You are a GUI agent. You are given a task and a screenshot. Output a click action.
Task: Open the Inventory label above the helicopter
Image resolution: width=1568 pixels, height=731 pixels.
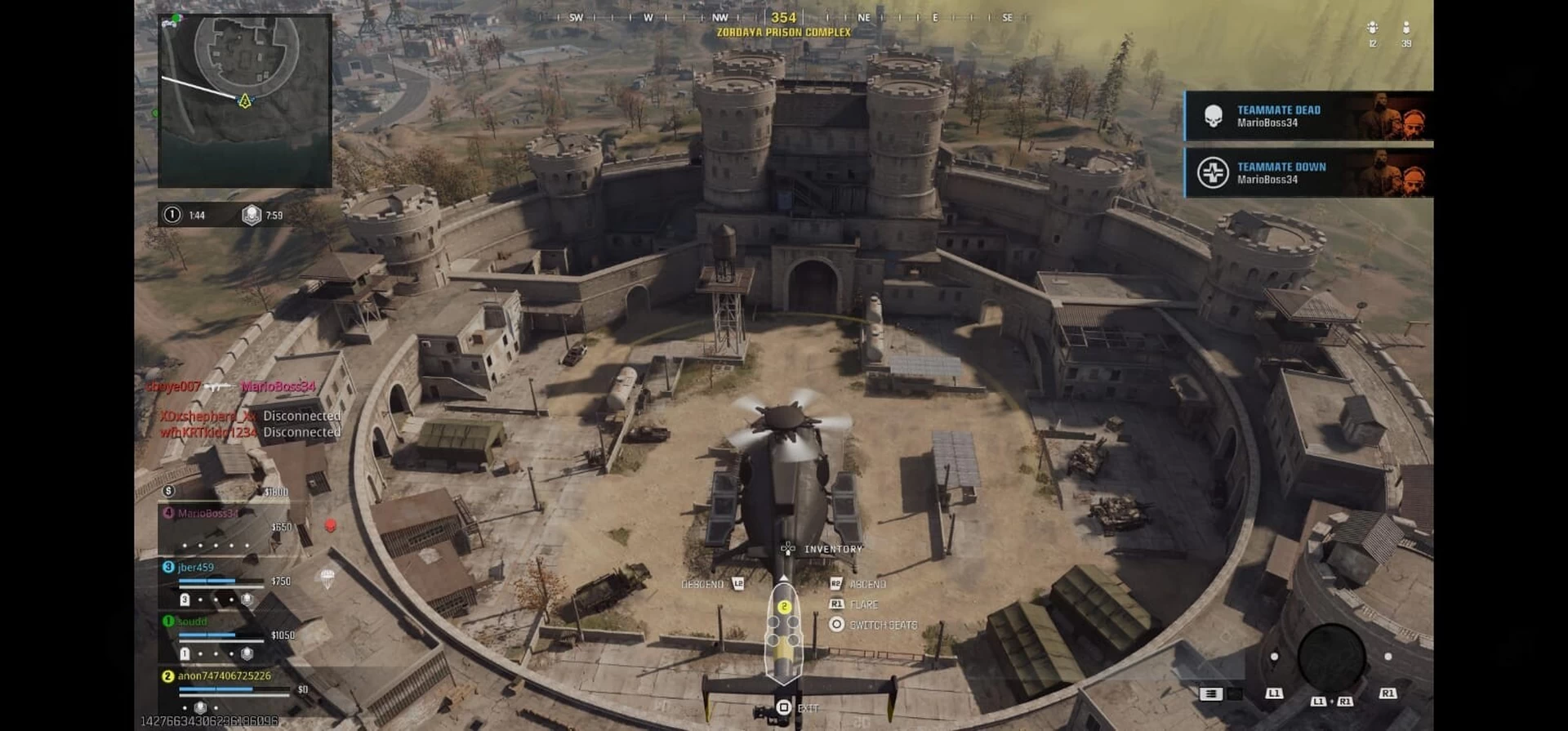(x=833, y=550)
